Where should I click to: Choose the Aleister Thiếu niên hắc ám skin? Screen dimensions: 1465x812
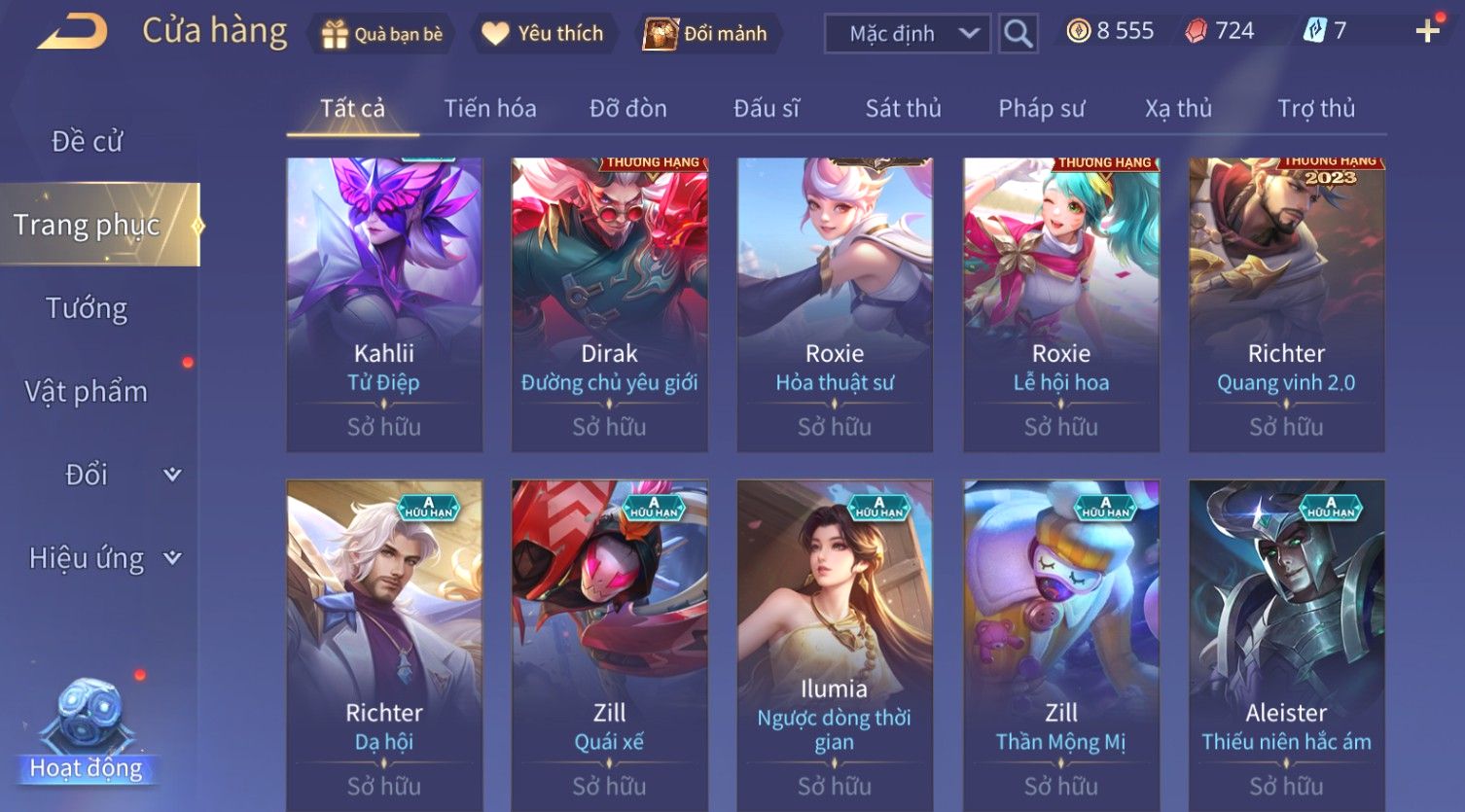tap(1286, 642)
